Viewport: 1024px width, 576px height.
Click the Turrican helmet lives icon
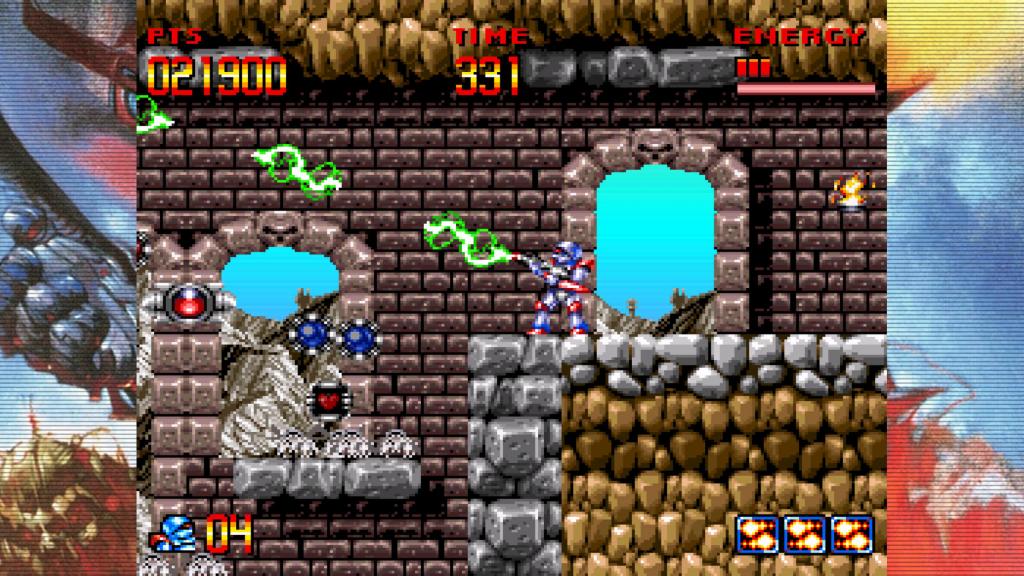(x=177, y=532)
